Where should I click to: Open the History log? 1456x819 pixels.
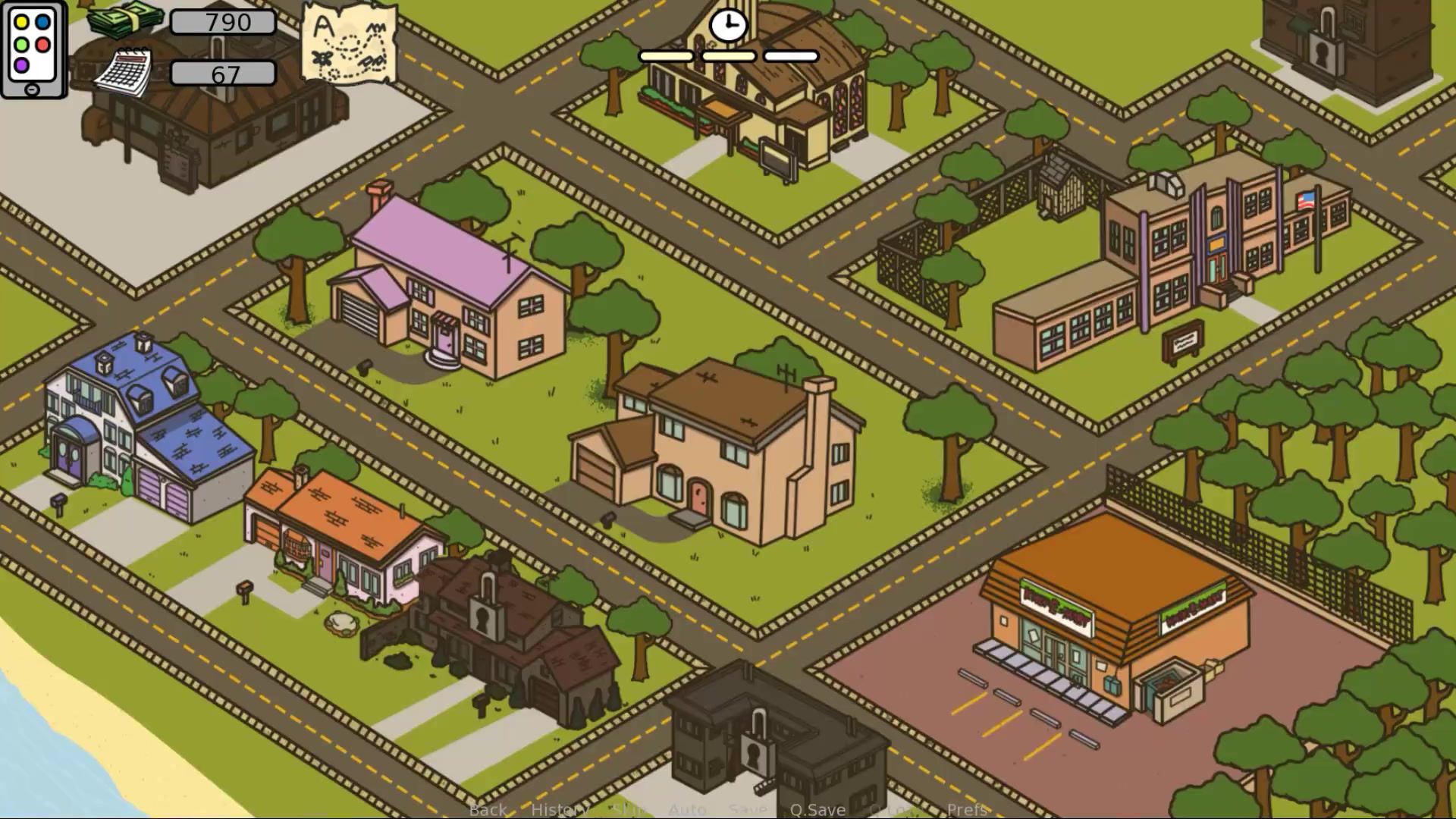click(x=559, y=809)
